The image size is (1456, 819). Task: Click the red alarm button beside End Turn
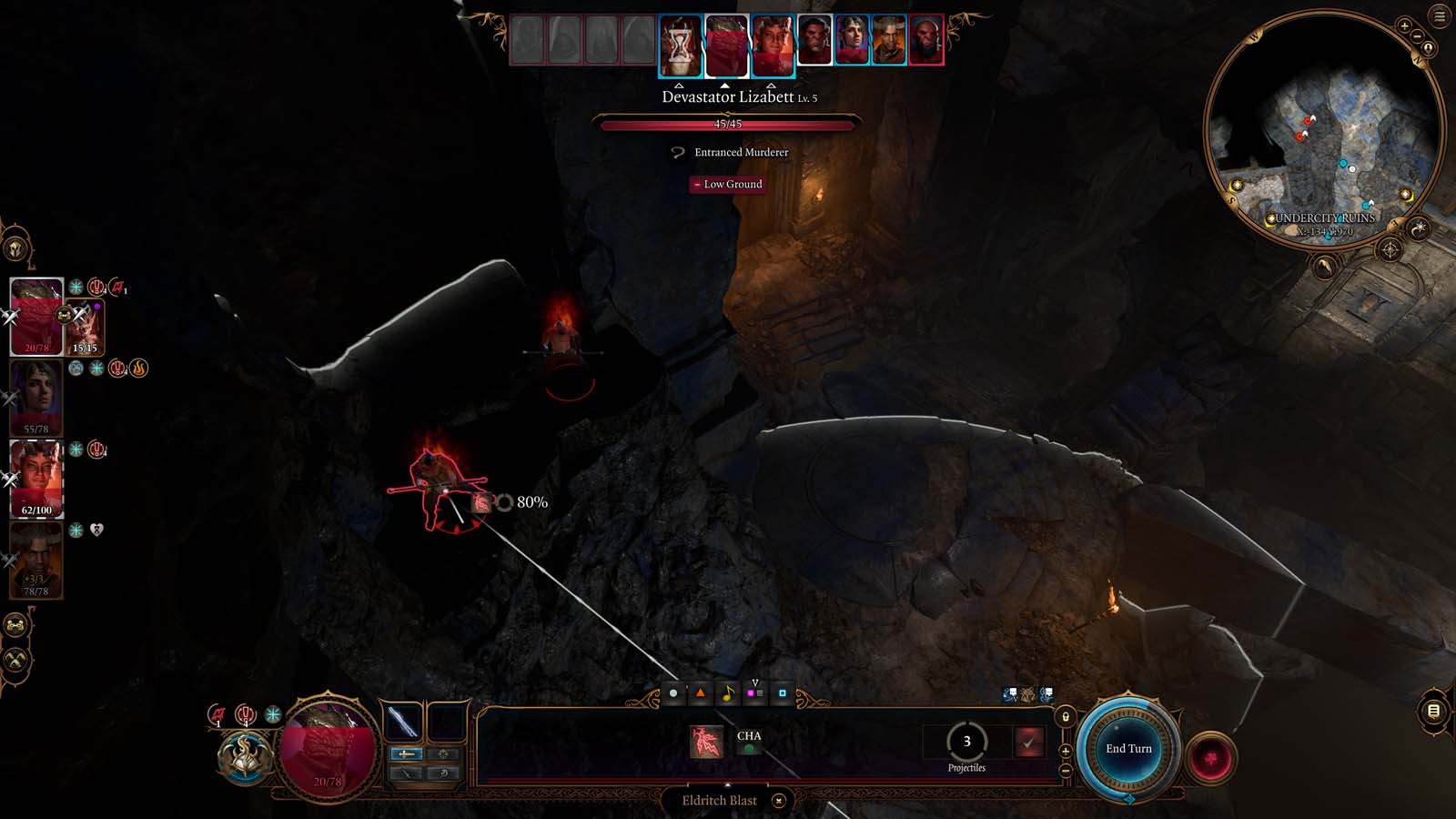click(x=1210, y=757)
